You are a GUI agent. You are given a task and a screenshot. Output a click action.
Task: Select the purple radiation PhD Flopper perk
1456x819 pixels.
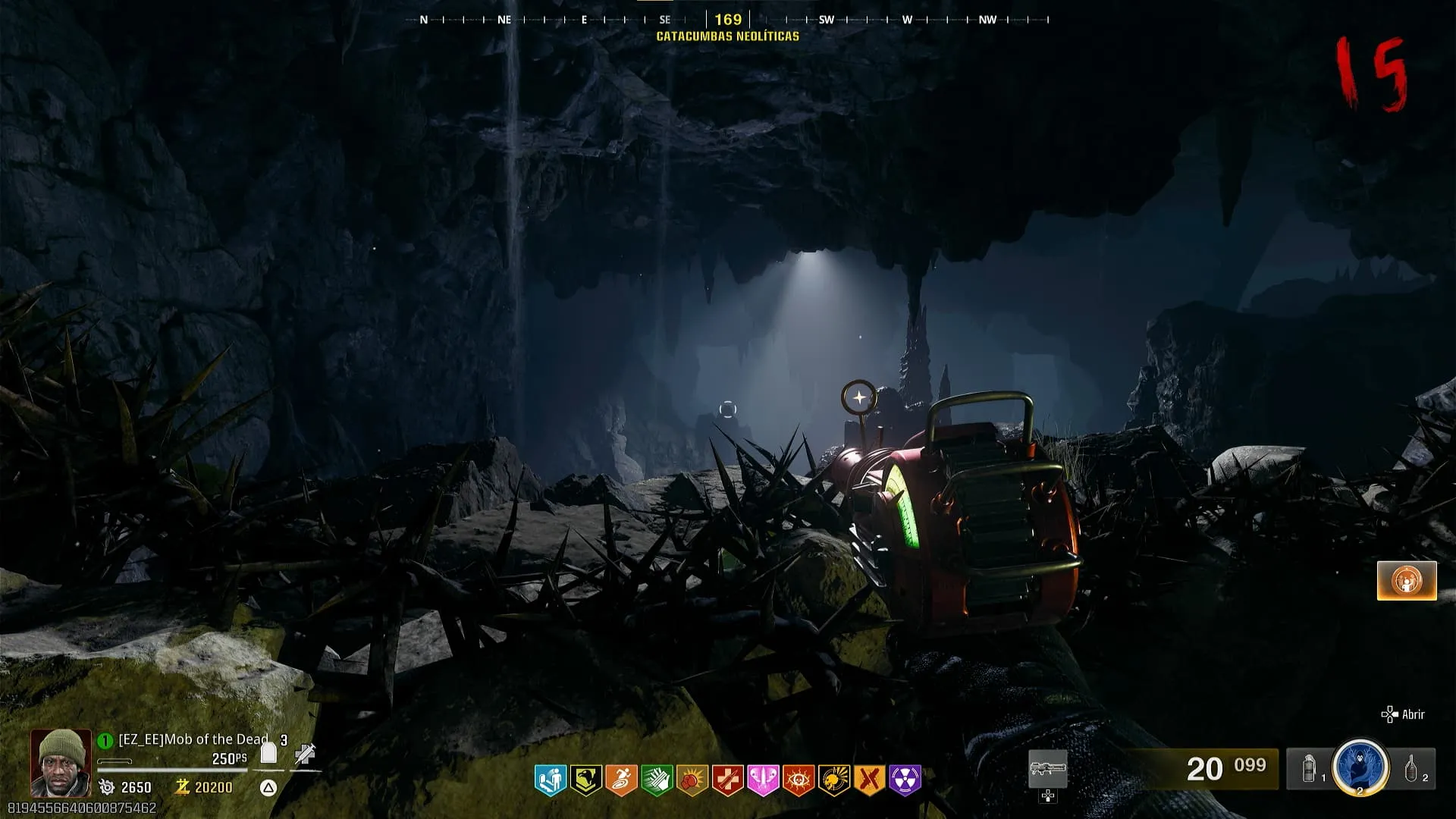905,780
